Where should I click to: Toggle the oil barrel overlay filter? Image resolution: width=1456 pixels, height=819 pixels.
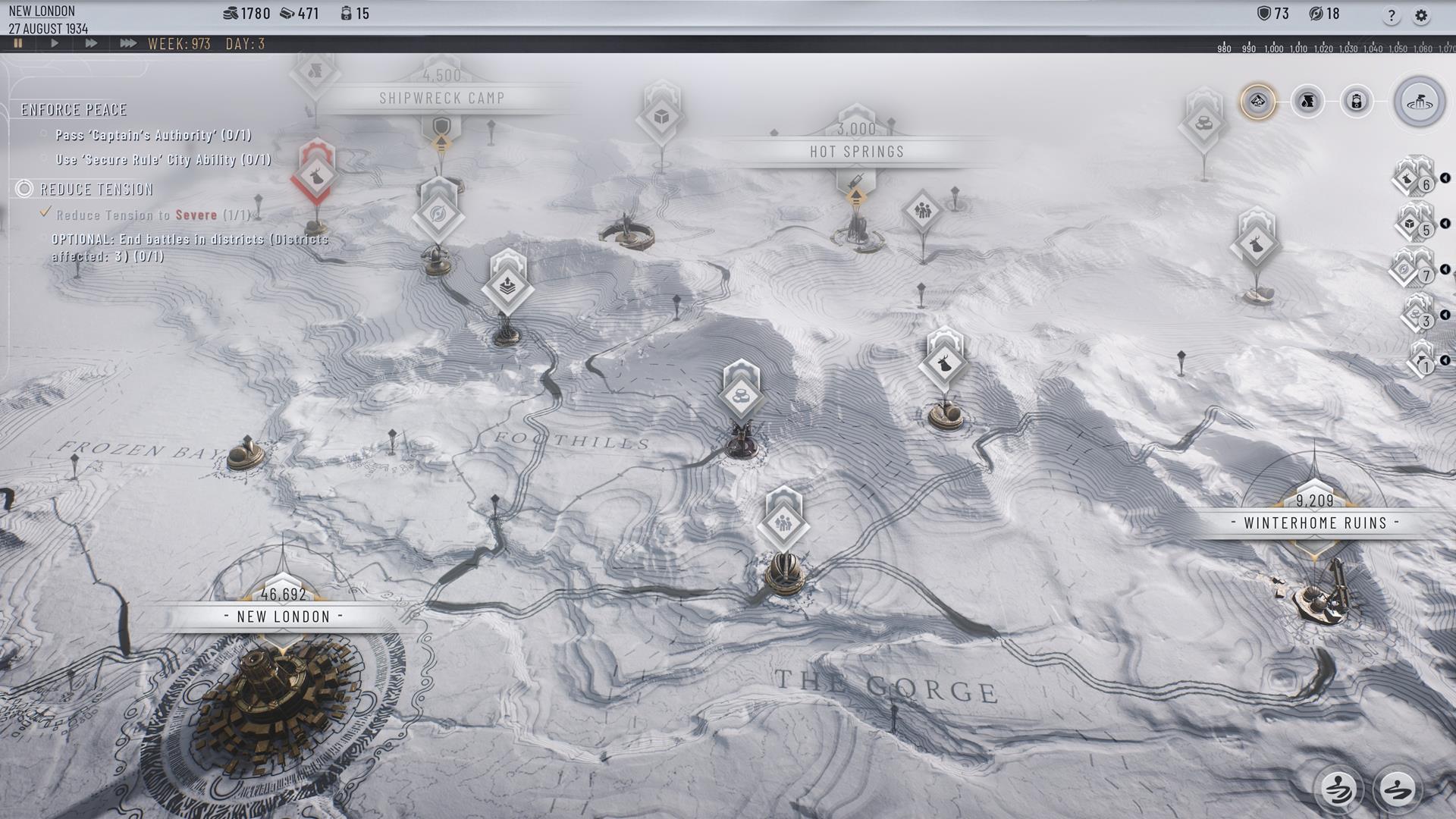click(1356, 102)
